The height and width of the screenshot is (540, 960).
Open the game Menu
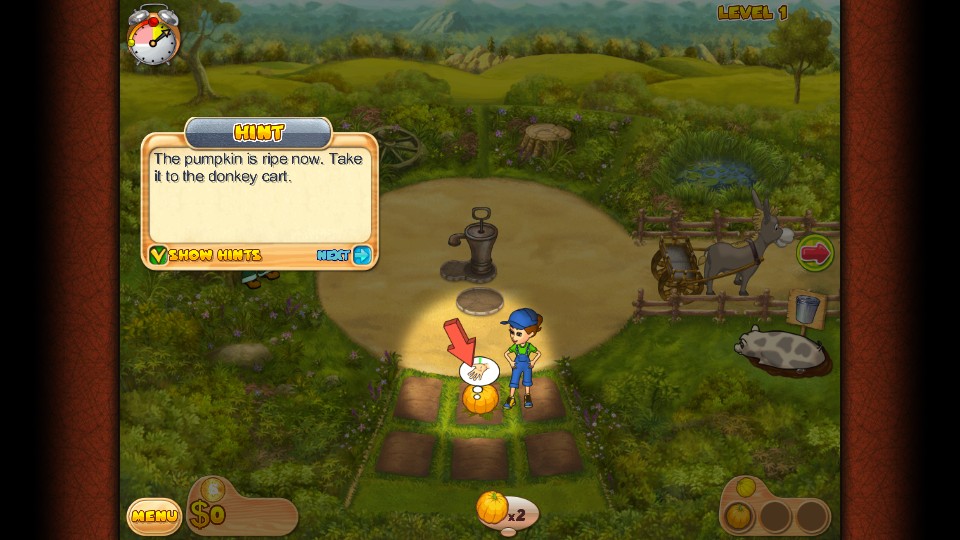tap(154, 516)
